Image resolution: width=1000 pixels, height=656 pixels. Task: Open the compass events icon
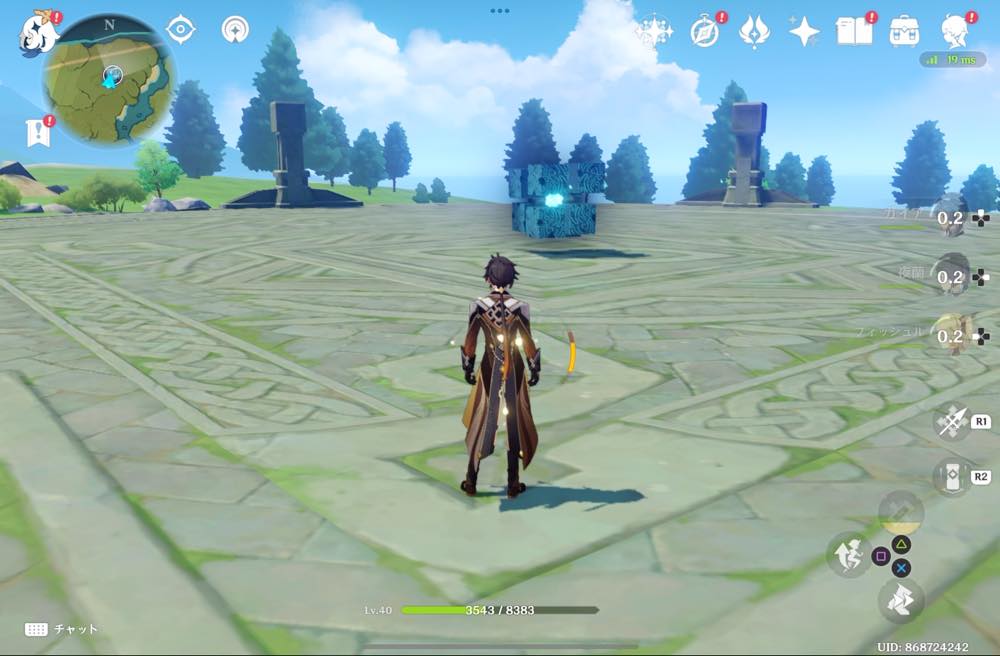pos(705,33)
